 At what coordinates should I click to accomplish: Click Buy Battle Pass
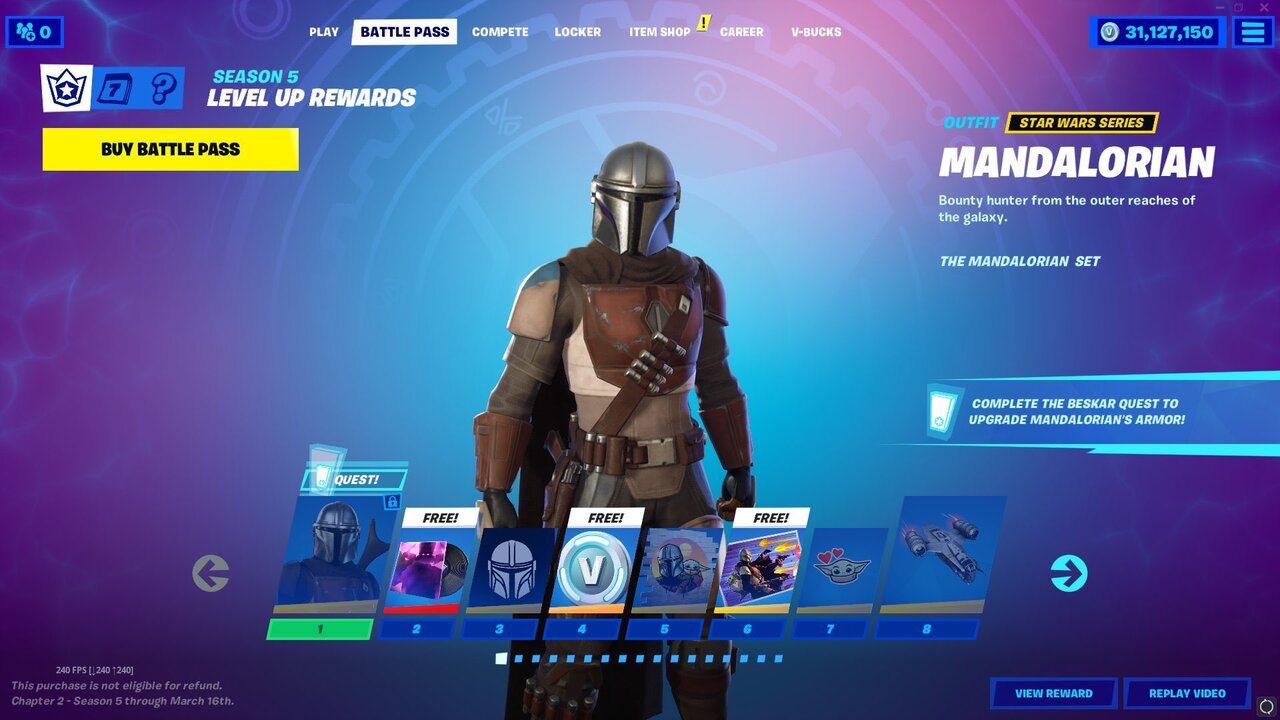(168, 149)
